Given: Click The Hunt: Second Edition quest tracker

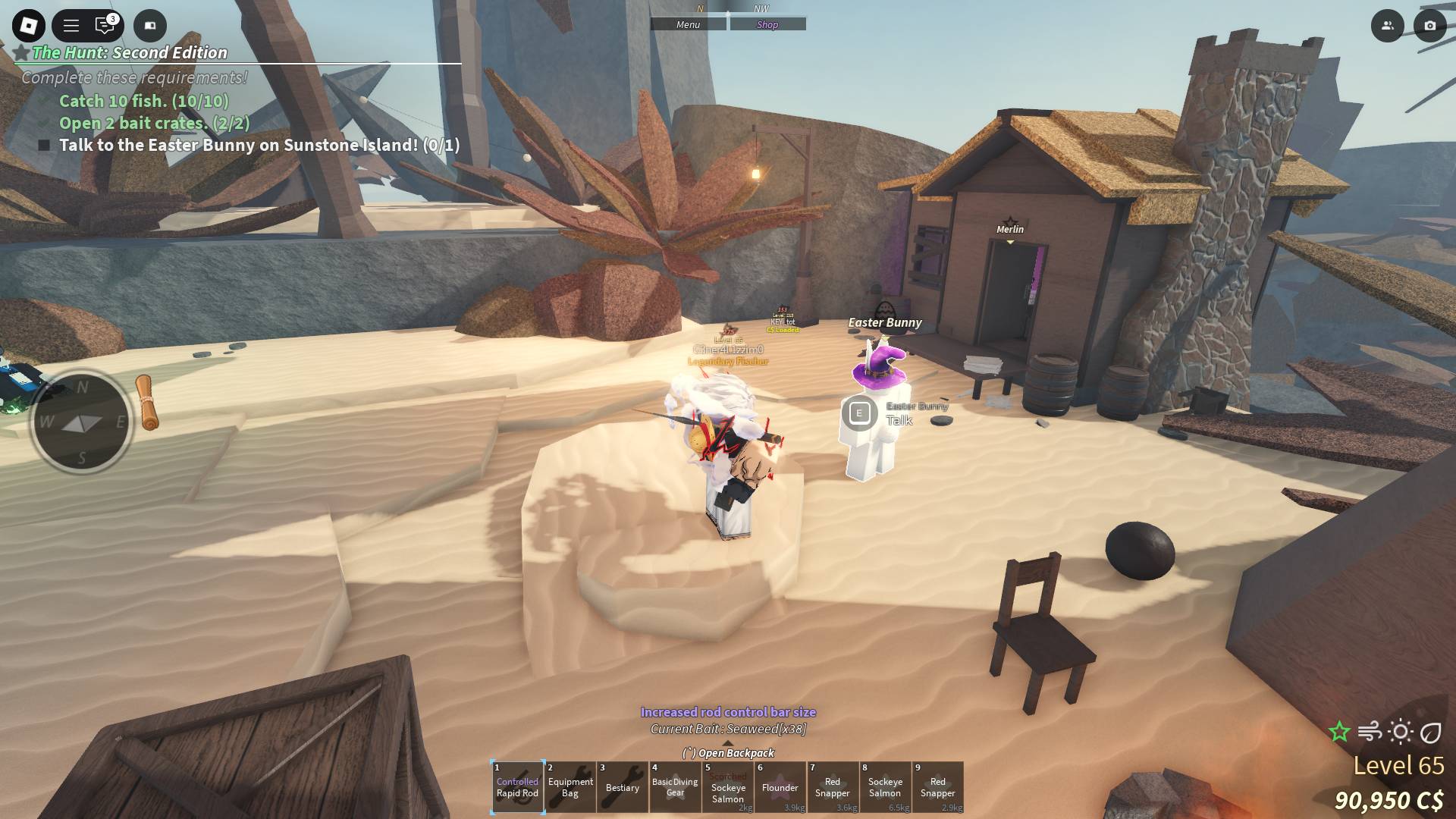Looking at the screenshot, I should click(x=129, y=53).
